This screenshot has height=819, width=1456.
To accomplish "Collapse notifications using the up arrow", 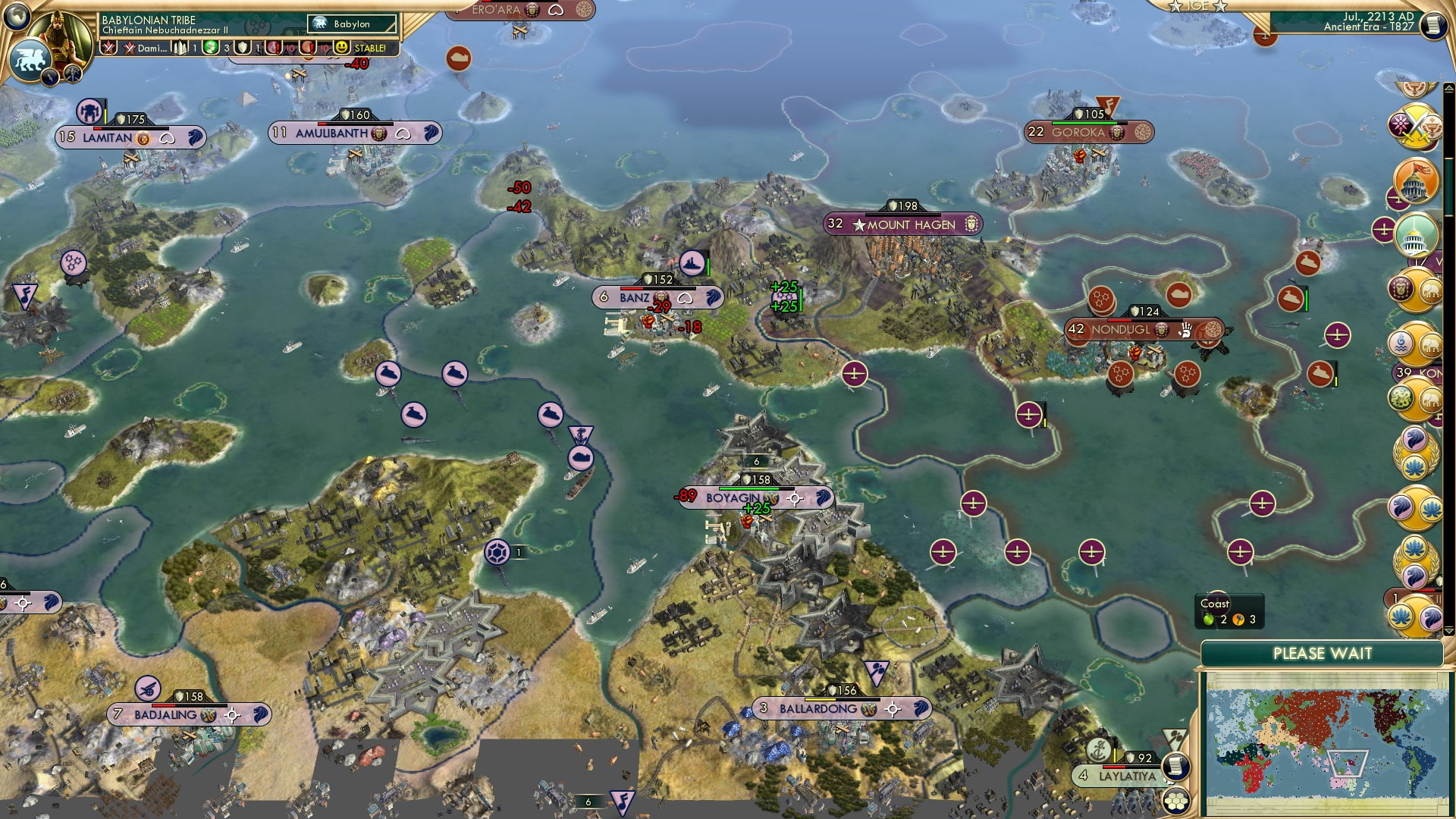I will (x=1448, y=88).
